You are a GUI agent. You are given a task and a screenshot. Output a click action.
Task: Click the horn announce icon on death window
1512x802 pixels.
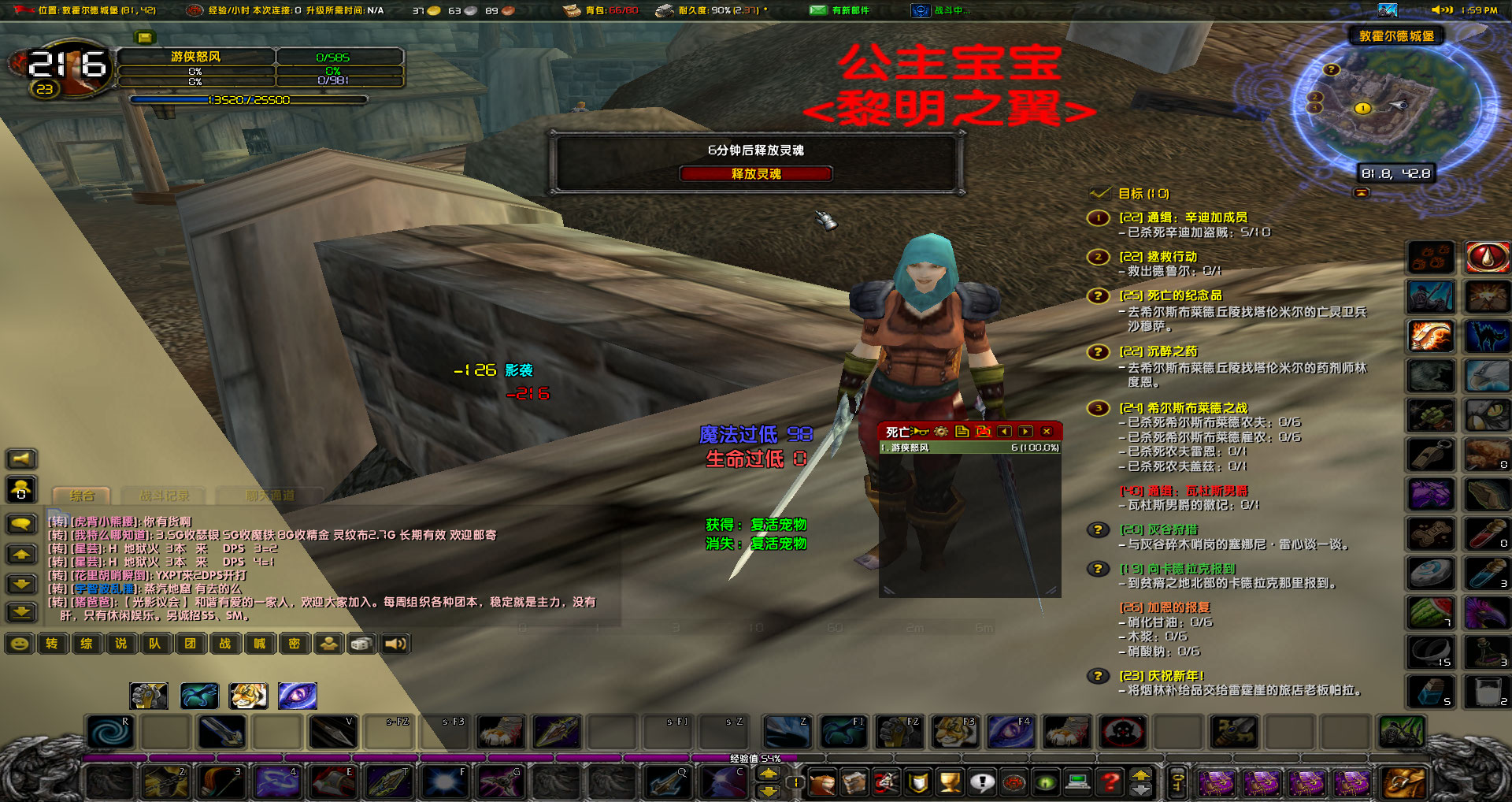(x=919, y=432)
